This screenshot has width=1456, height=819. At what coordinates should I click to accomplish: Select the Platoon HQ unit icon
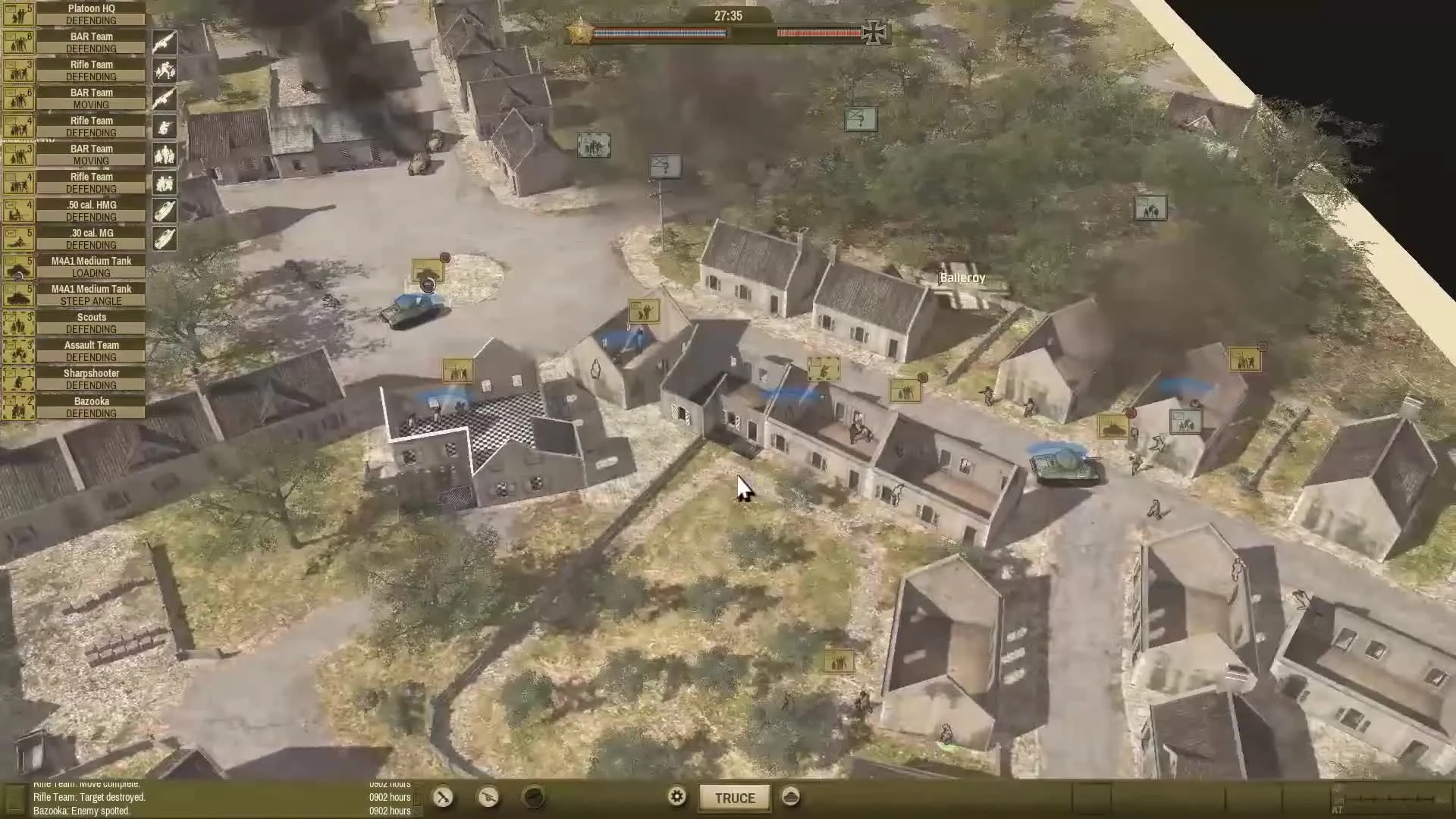tap(19, 14)
